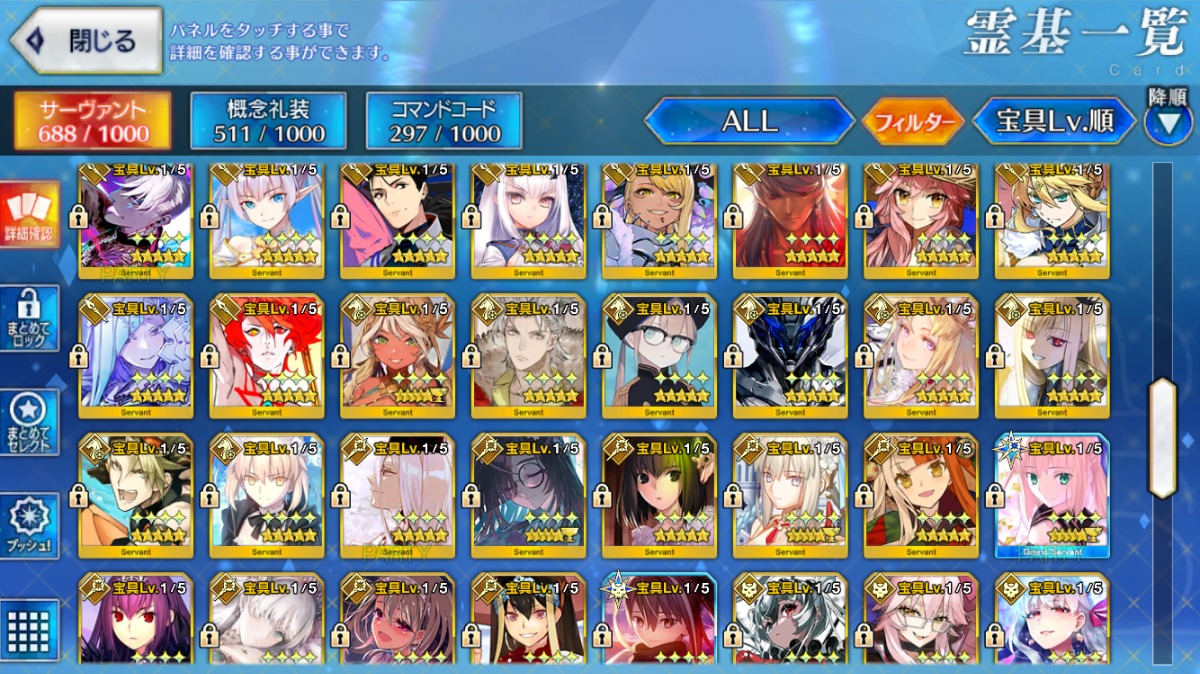Activate the 詳細確認 mode button
1200x674 pixels.
click(29, 215)
